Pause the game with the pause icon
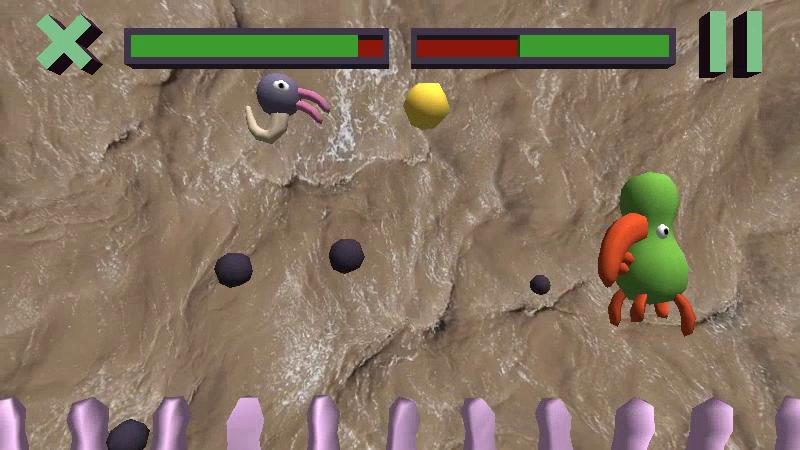The image size is (800, 450). click(x=731, y=43)
